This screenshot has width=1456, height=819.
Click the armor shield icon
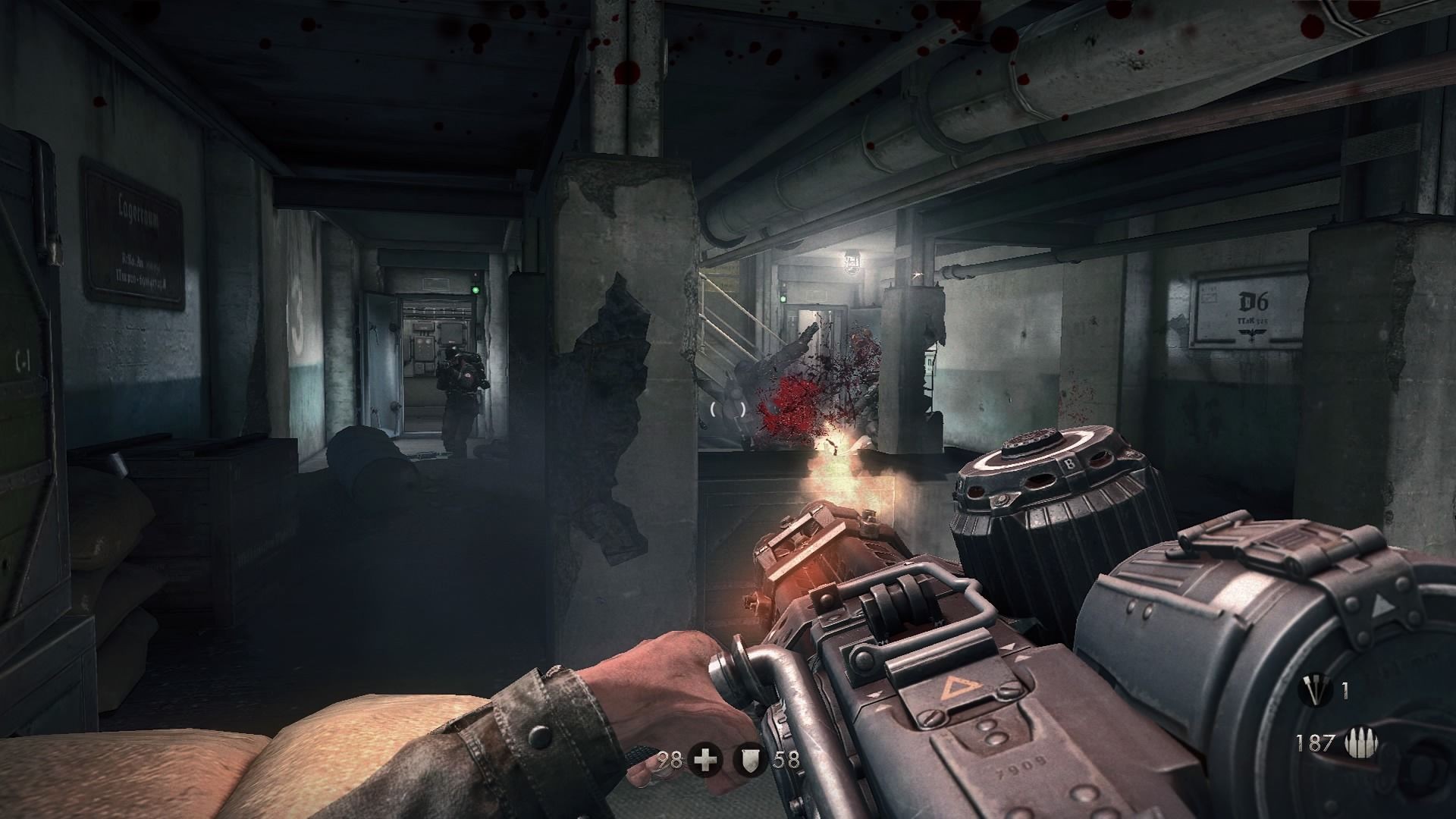(751, 760)
